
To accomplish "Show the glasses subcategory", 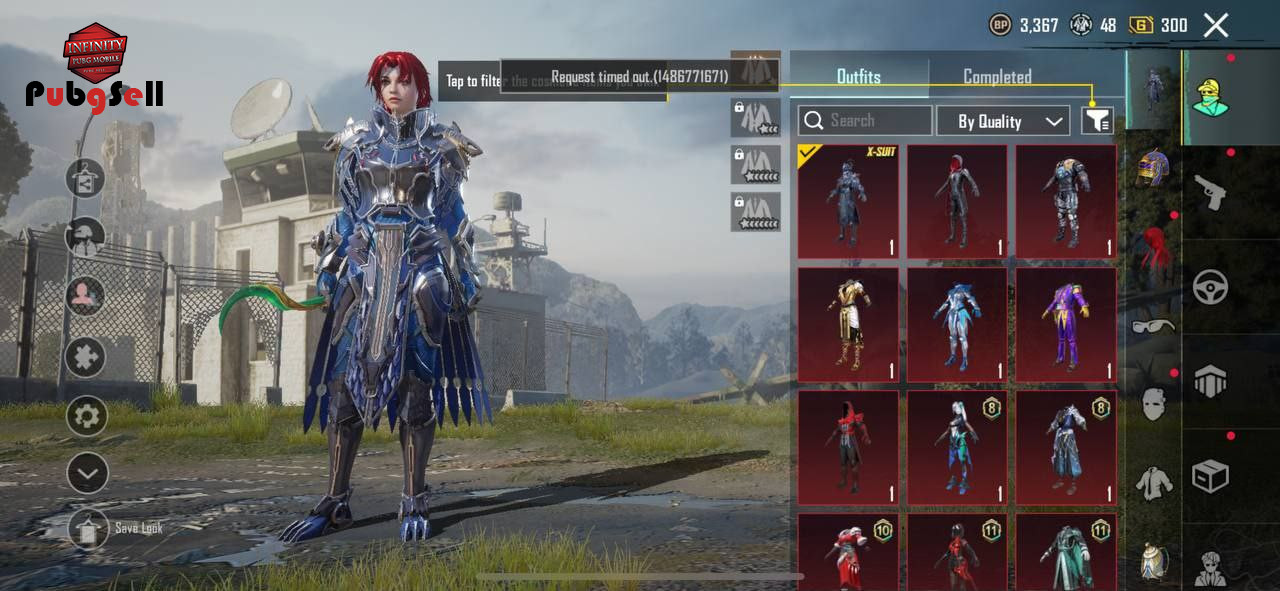I will tap(1153, 326).
